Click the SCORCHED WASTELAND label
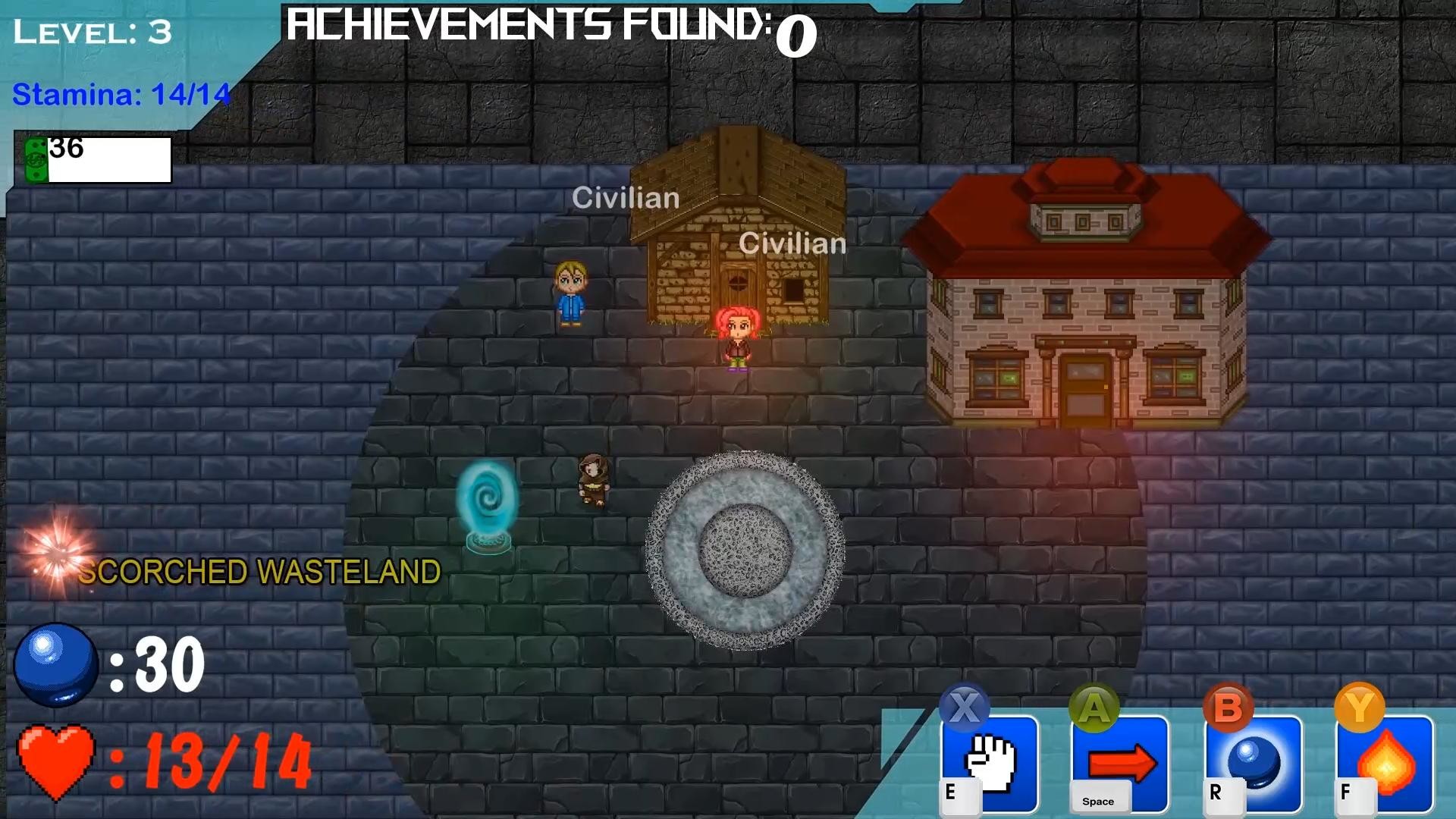 (x=262, y=573)
